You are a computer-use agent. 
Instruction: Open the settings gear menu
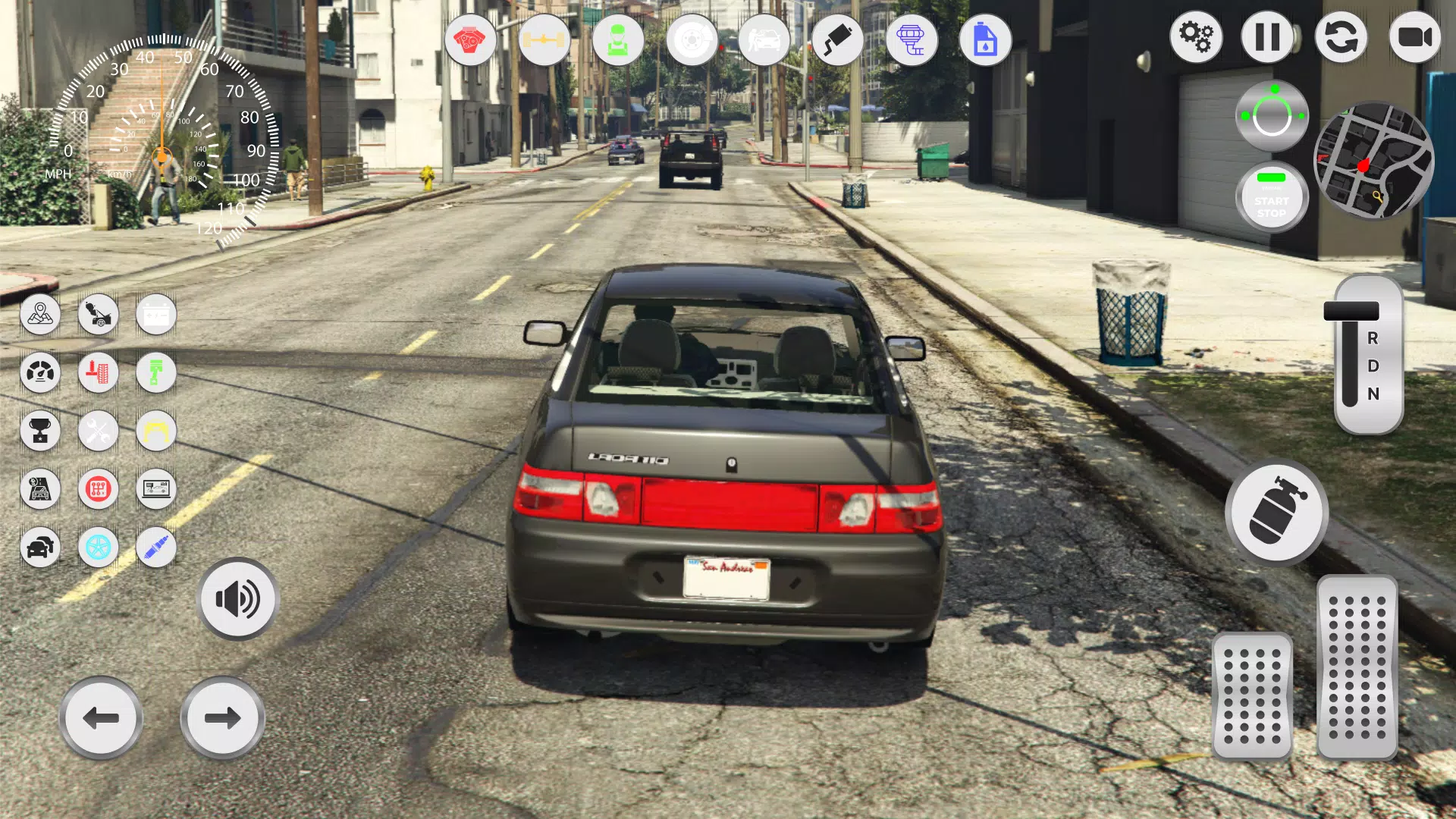pos(1197,36)
